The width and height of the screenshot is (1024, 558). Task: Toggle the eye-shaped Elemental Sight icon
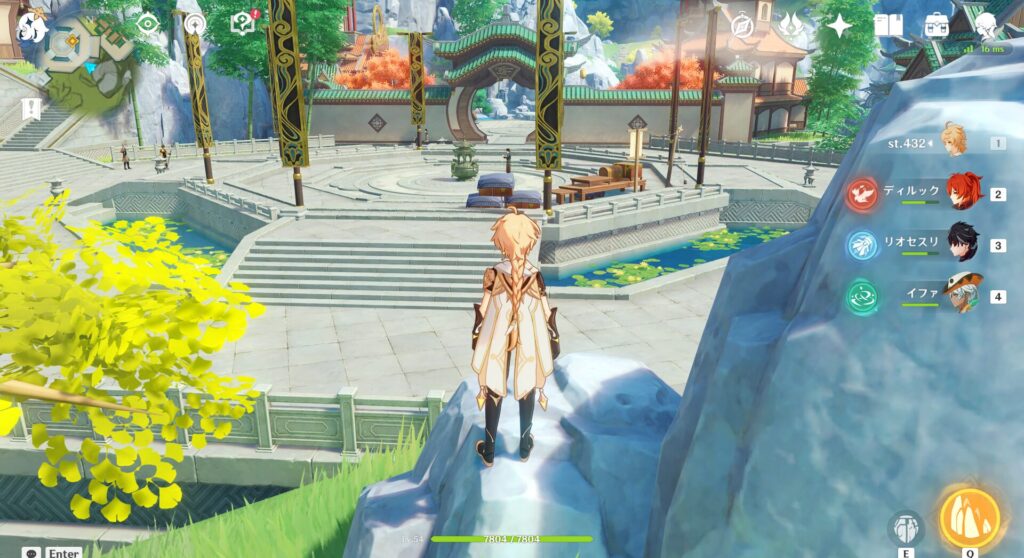pyautogui.click(x=149, y=25)
